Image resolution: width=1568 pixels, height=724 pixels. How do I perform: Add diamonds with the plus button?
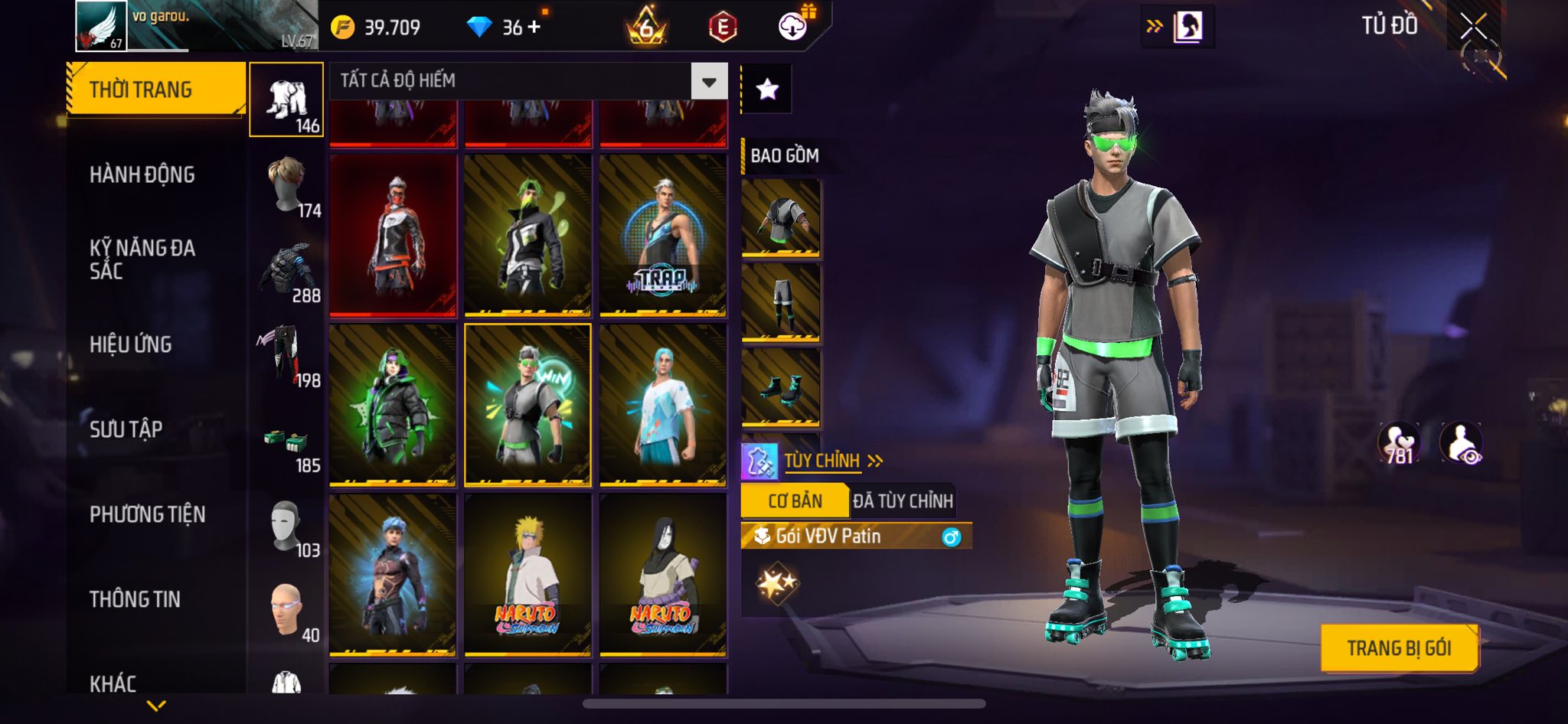click(534, 27)
